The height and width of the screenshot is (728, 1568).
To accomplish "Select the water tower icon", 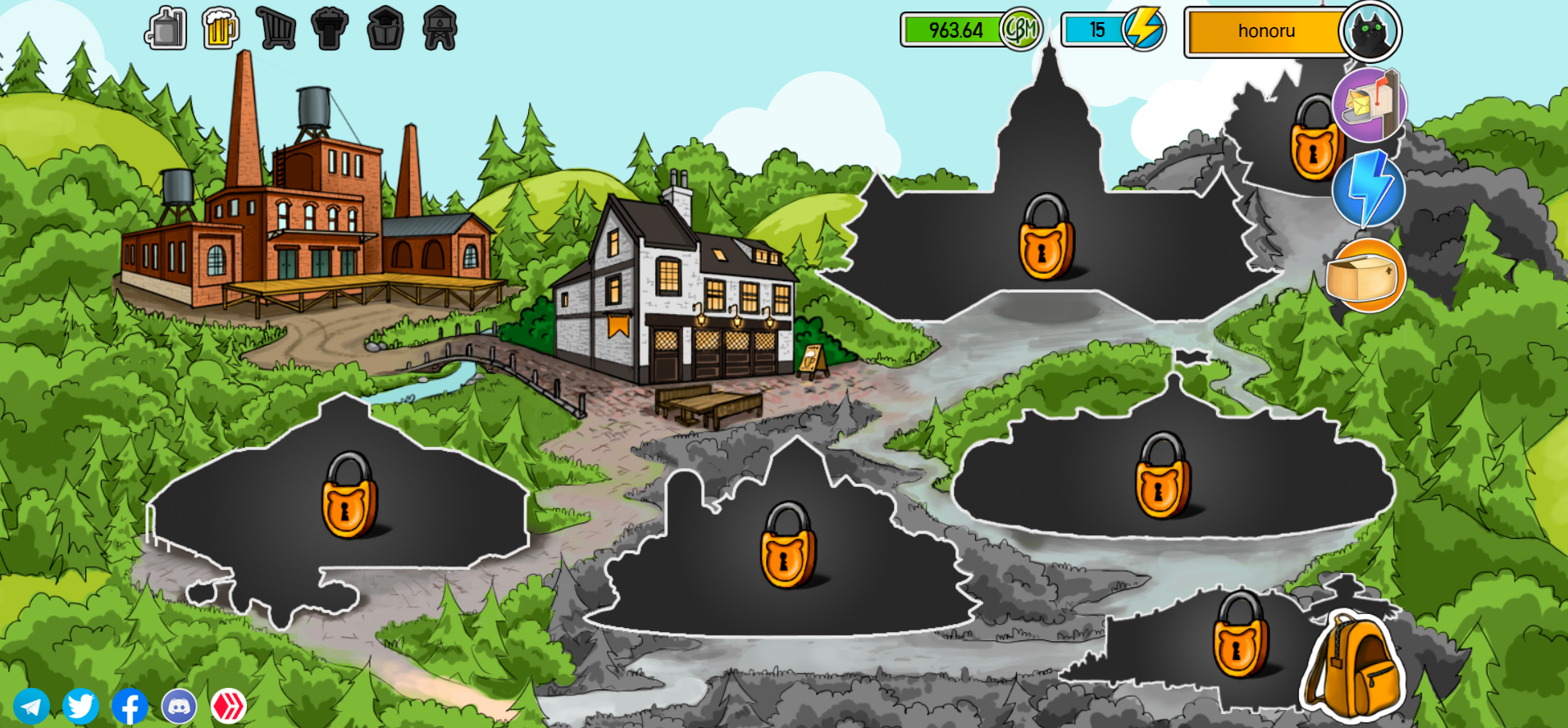I will [440, 29].
